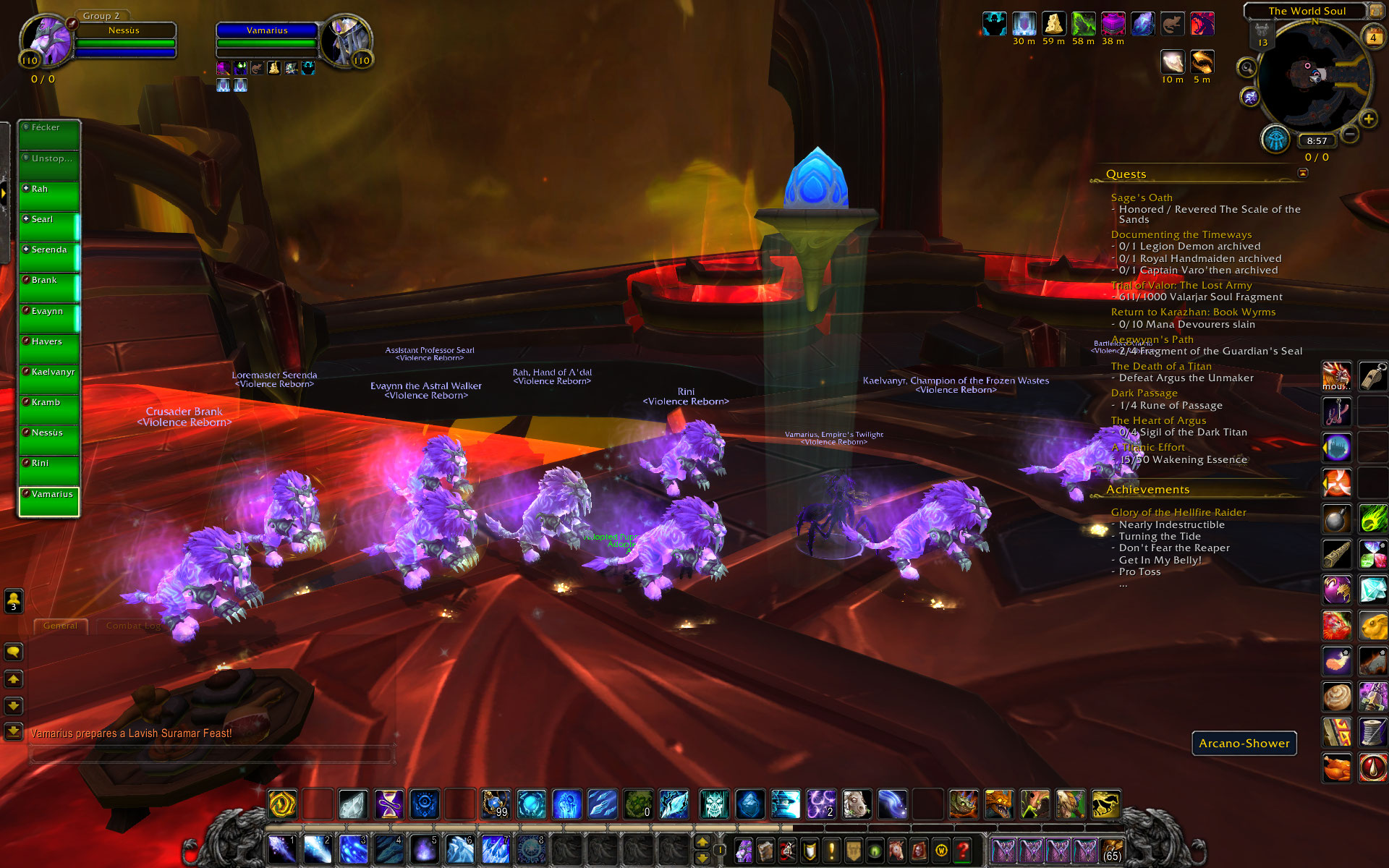Image resolution: width=1389 pixels, height=868 pixels.
Task: Cast the Ice Block crystal ability
Action: (354, 804)
